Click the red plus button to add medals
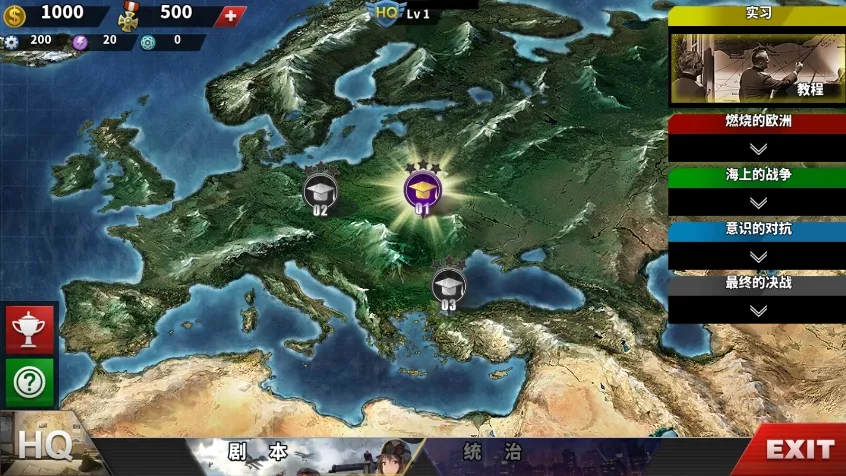 231,15
